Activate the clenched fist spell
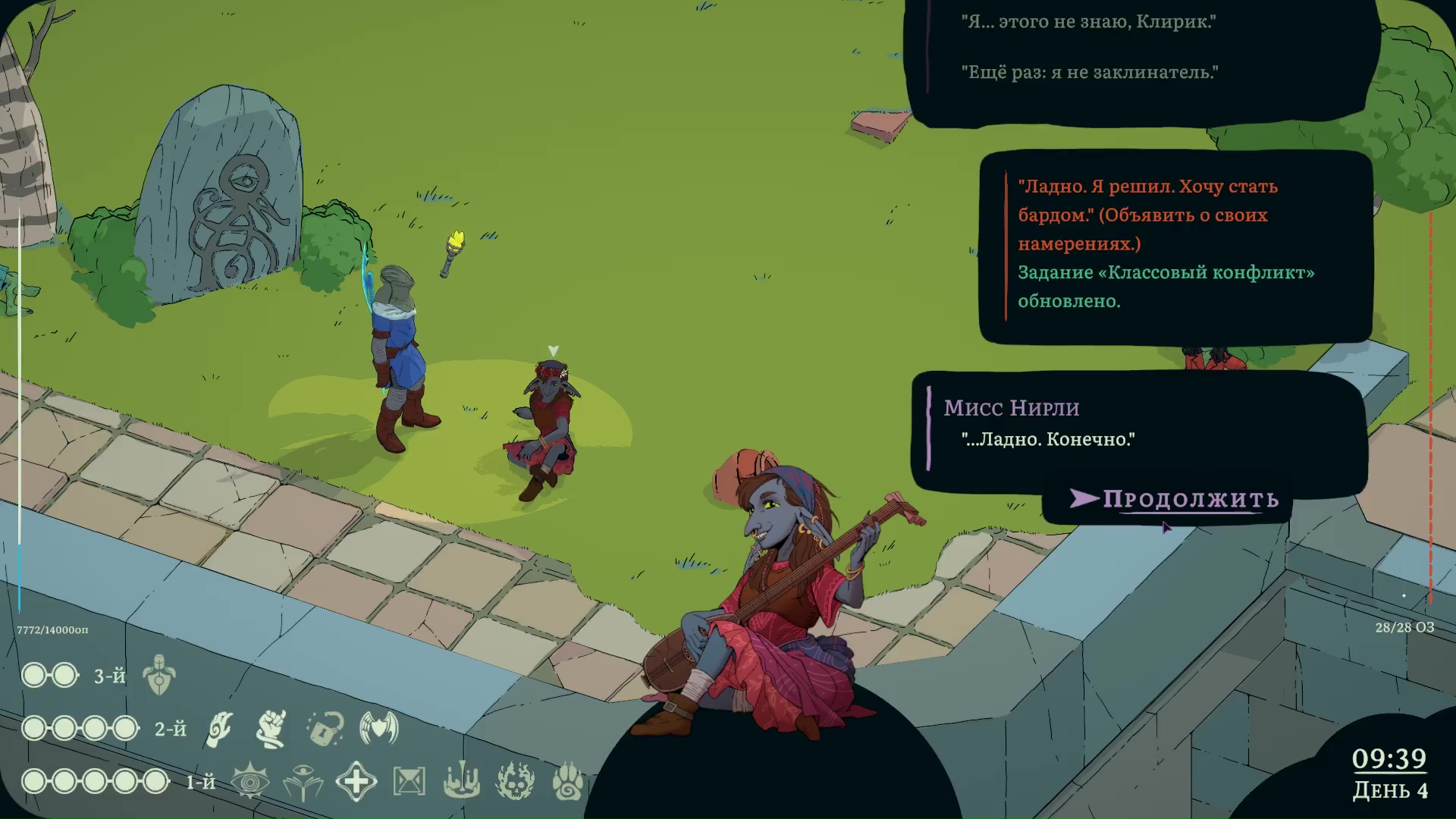Image resolution: width=1456 pixels, height=819 pixels. click(271, 729)
